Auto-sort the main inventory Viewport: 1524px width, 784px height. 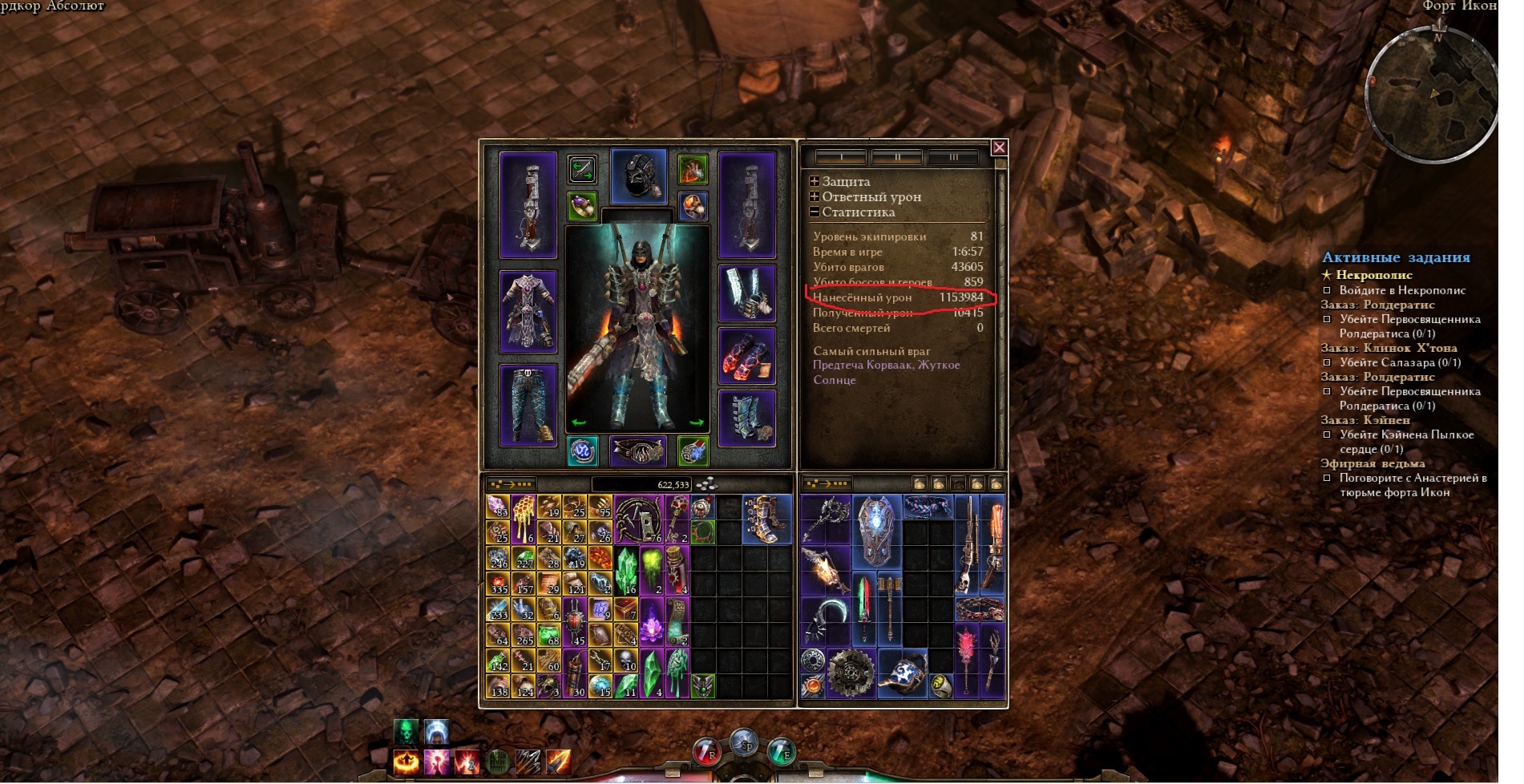(x=511, y=484)
